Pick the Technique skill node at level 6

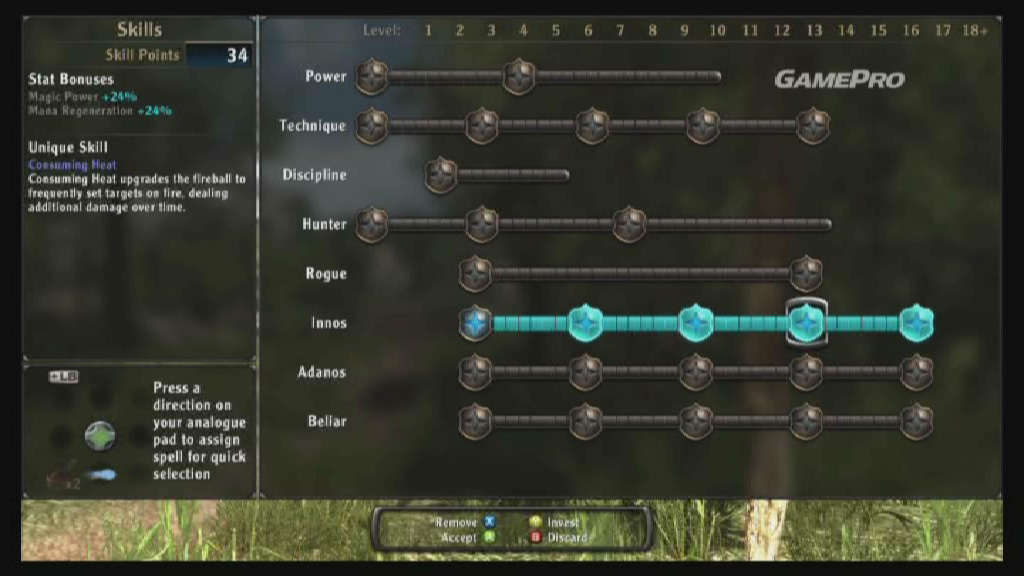(592, 126)
